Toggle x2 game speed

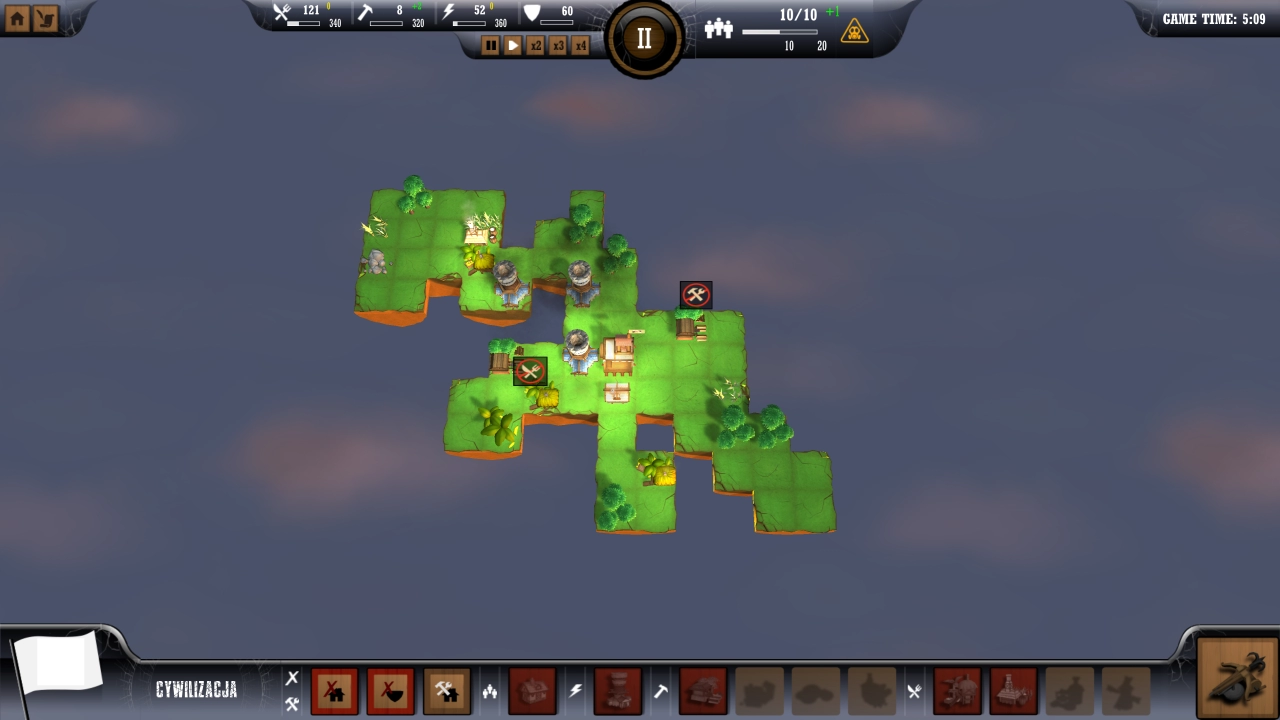[x=536, y=45]
